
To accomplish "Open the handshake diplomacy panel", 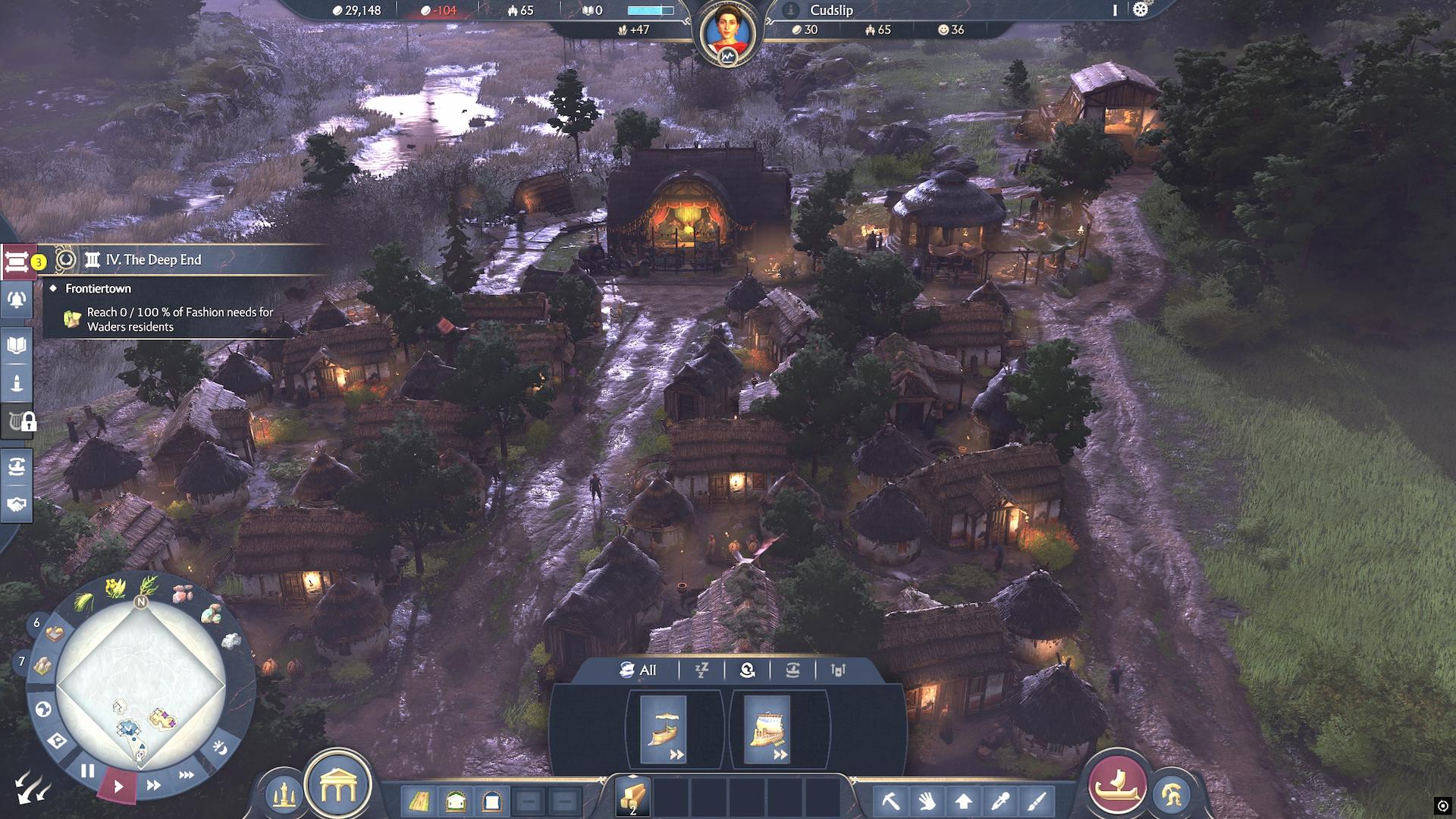I will (x=17, y=504).
